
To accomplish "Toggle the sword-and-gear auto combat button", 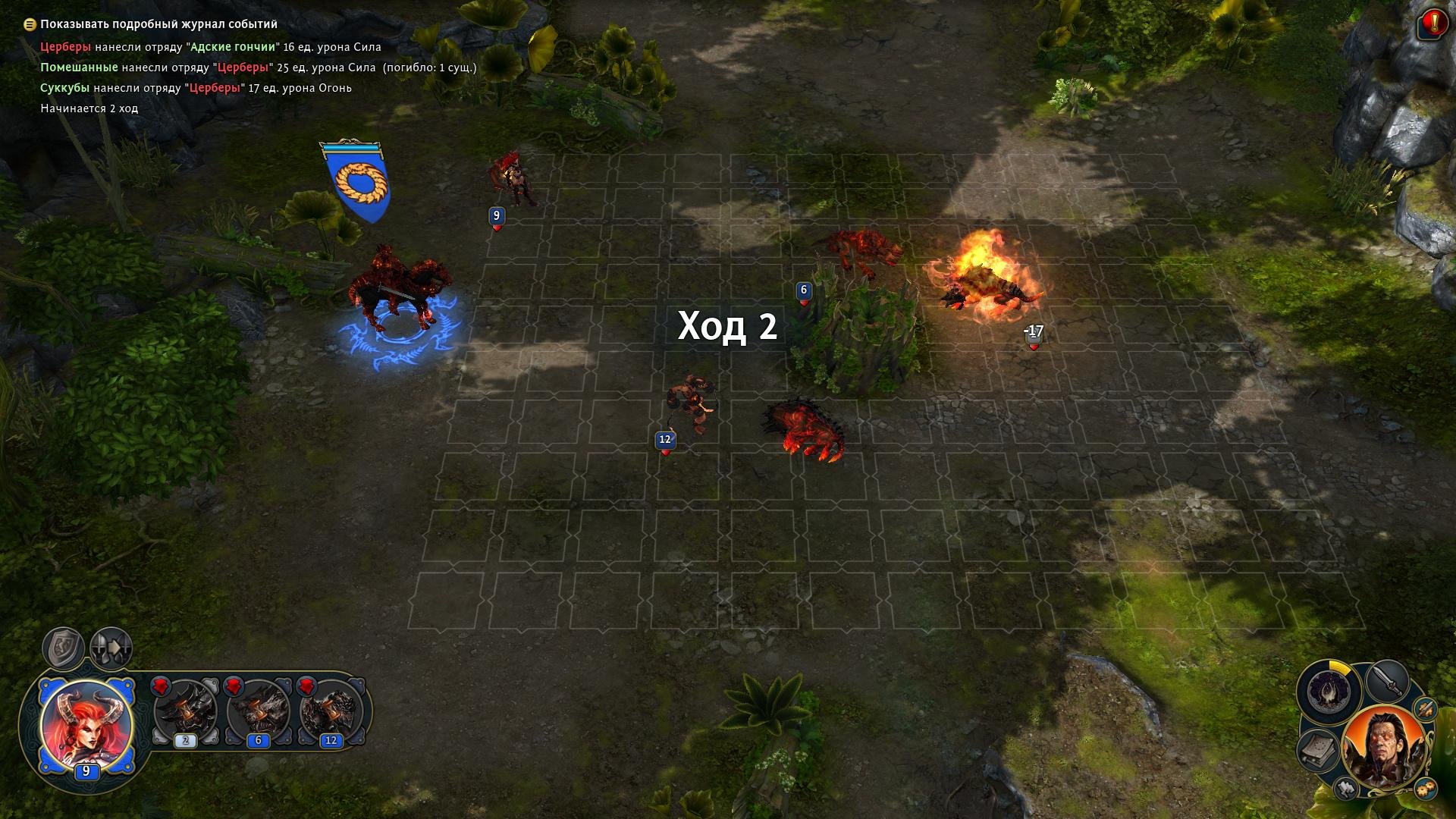I will 1426,709.
